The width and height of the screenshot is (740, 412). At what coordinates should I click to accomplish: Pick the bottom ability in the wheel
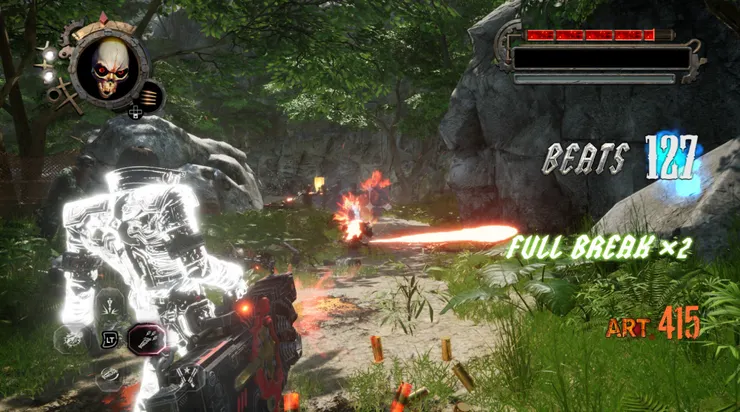[109, 377]
